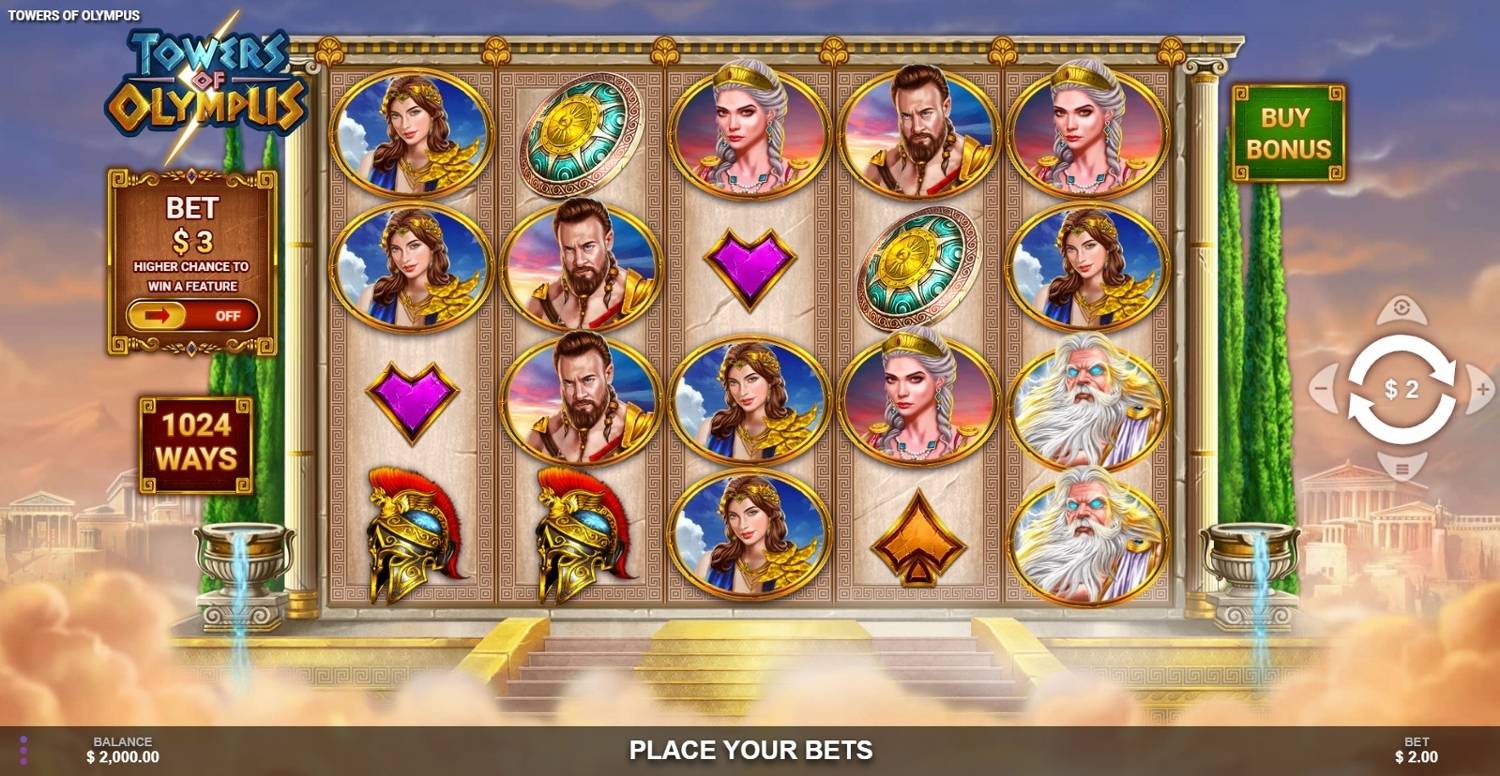This screenshot has height=776, width=1500.
Task: Decrease the bet with the minus button
Action: point(1323,385)
